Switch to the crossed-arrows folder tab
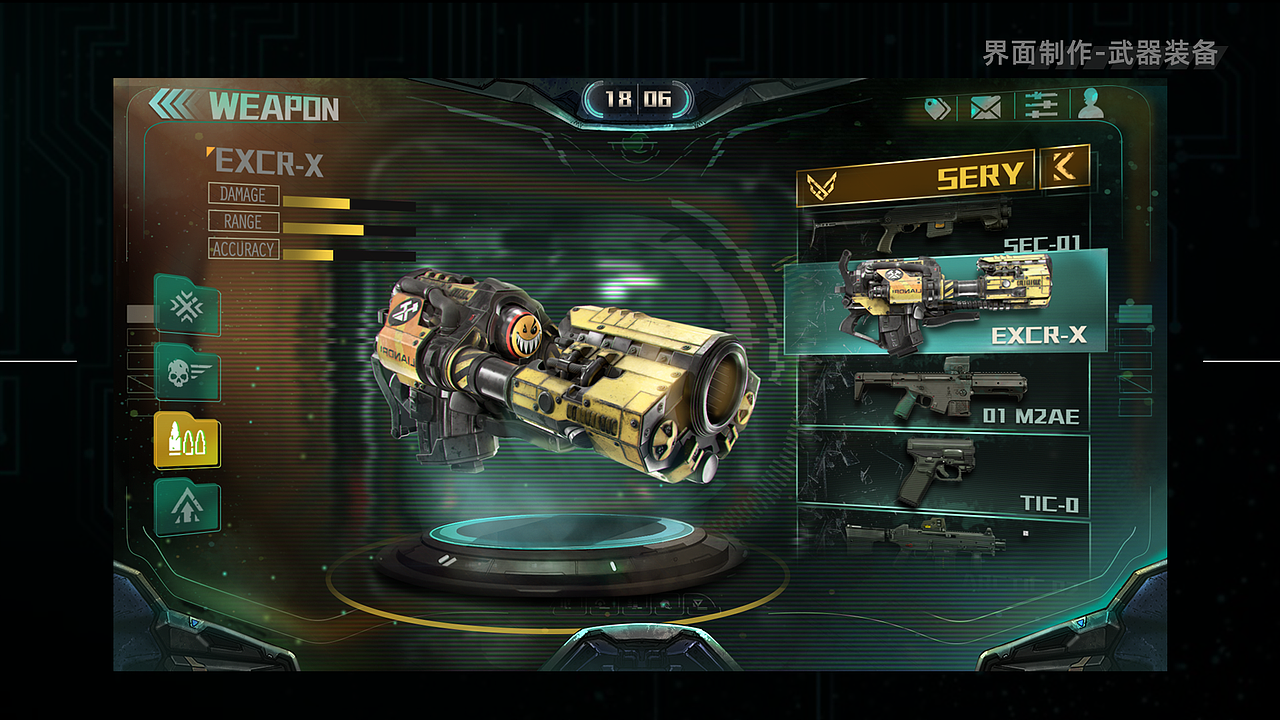This screenshot has width=1280, height=720. coord(187,306)
